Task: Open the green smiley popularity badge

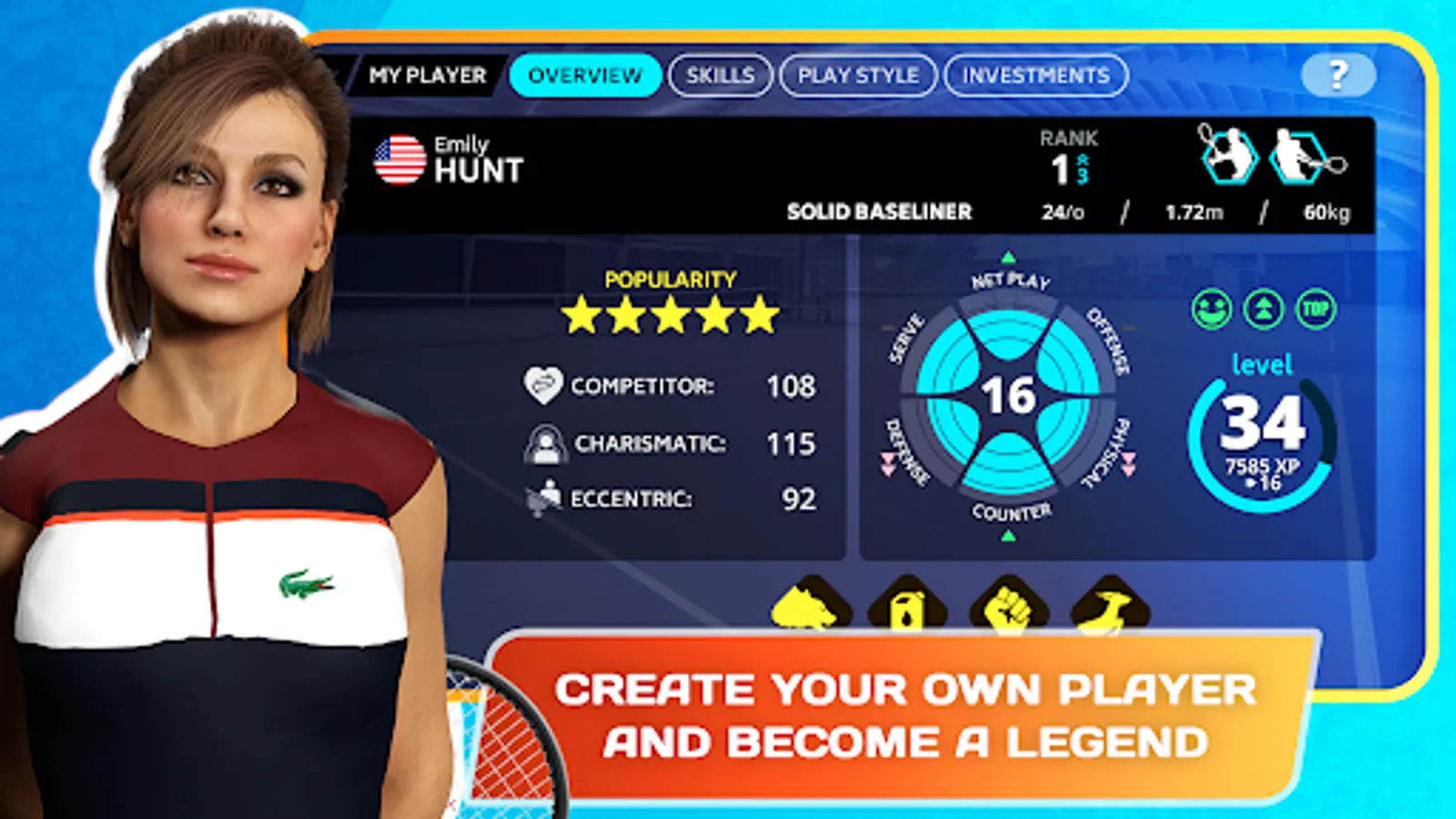Action: (1214, 311)
